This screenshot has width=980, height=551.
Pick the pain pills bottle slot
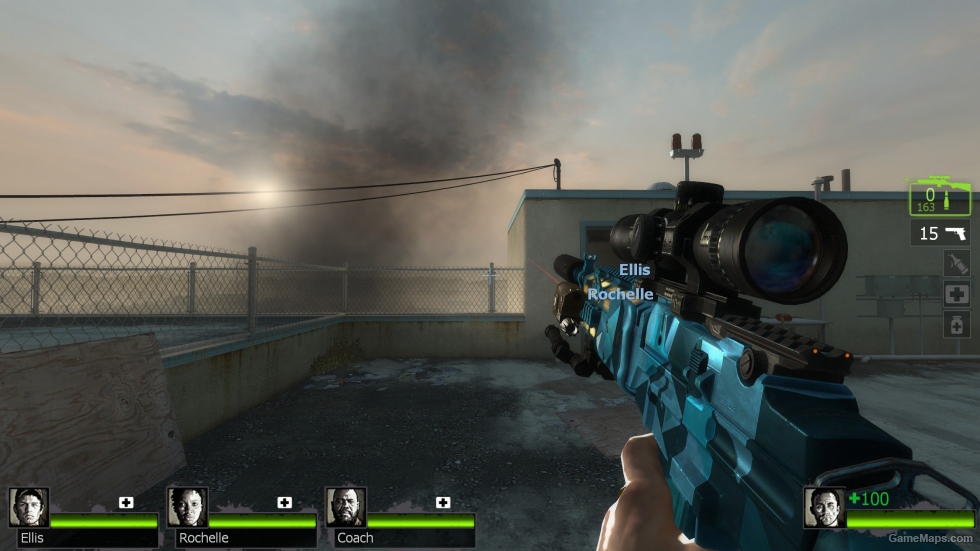(x=956, y=324)
